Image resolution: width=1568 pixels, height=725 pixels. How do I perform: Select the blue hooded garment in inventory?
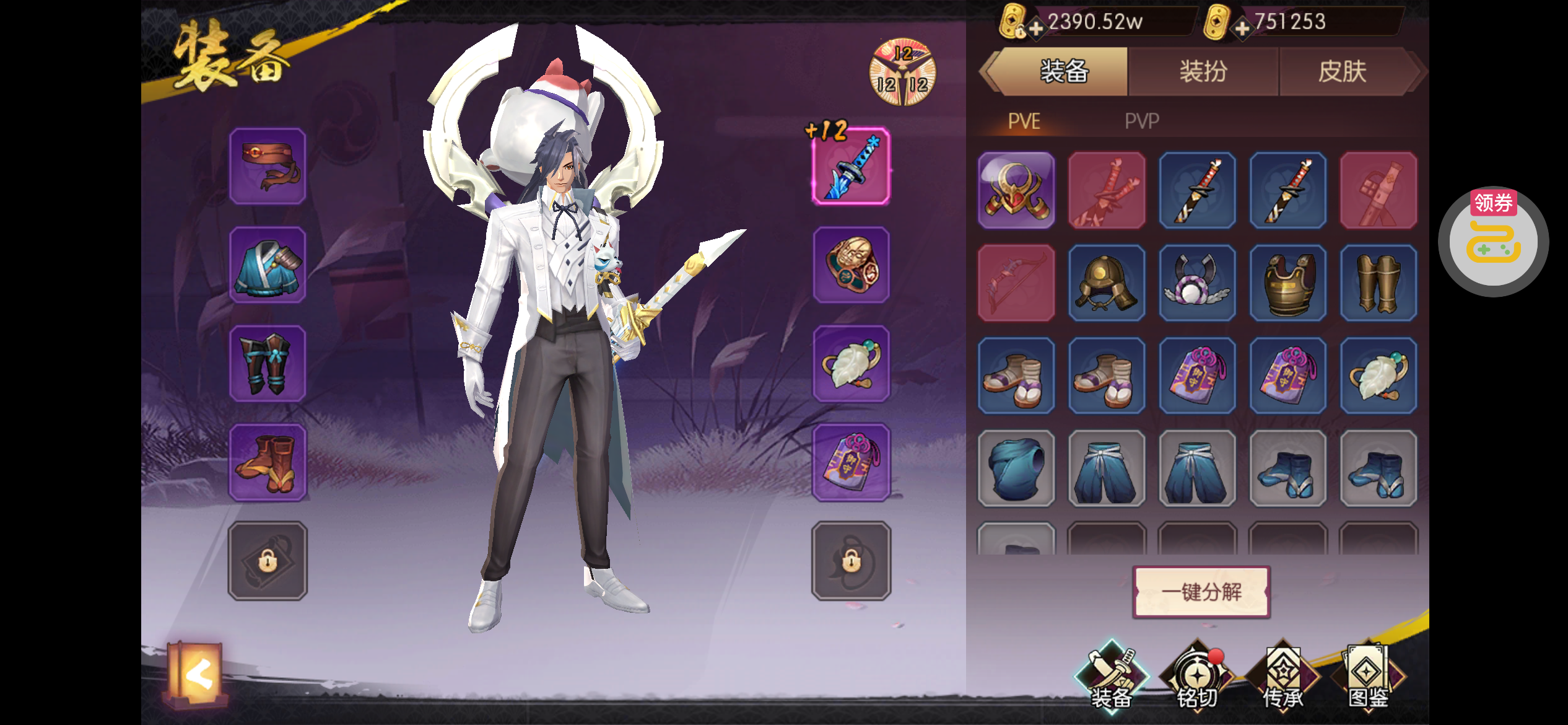(1016, 468)
